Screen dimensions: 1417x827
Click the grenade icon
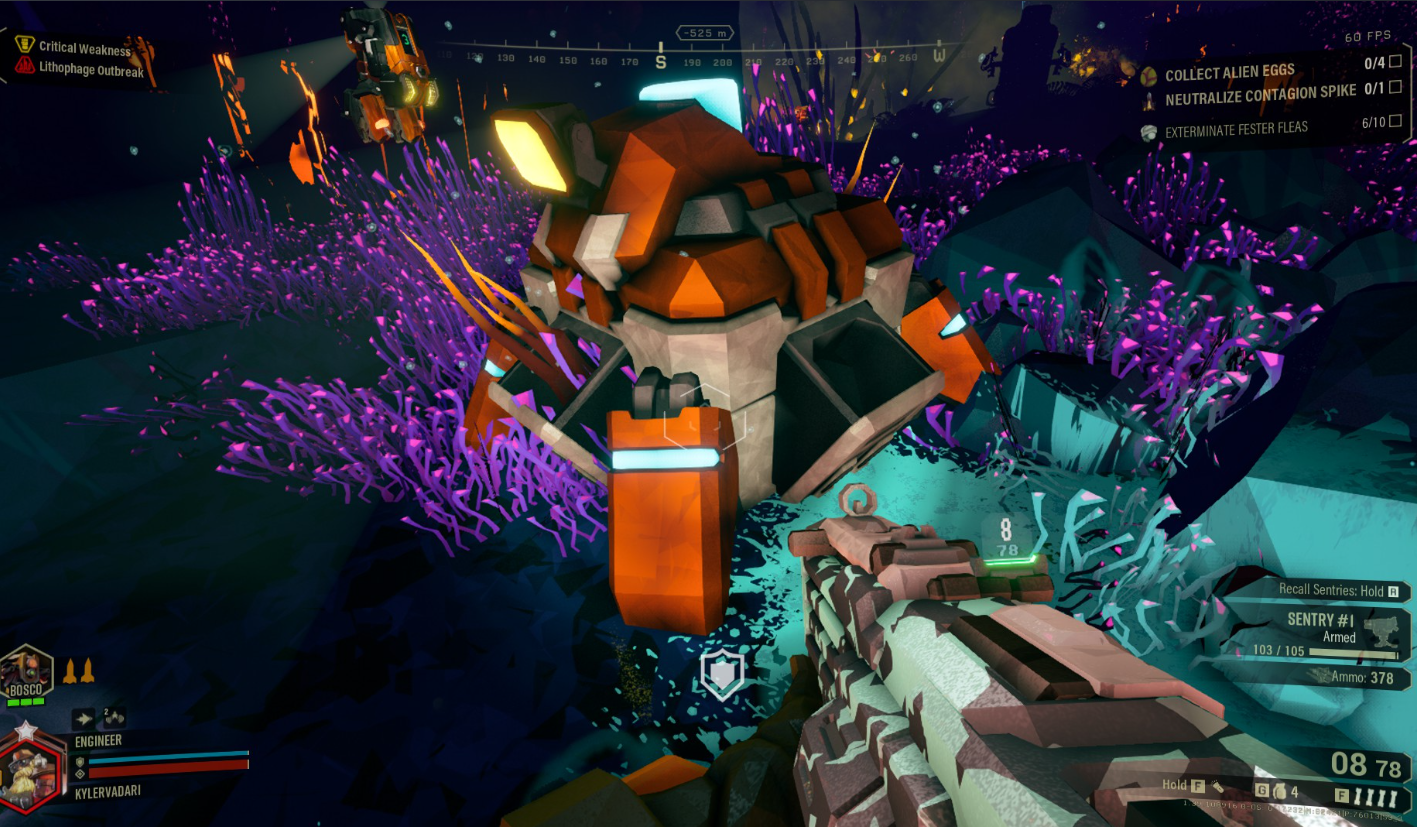click(1278, 793)
